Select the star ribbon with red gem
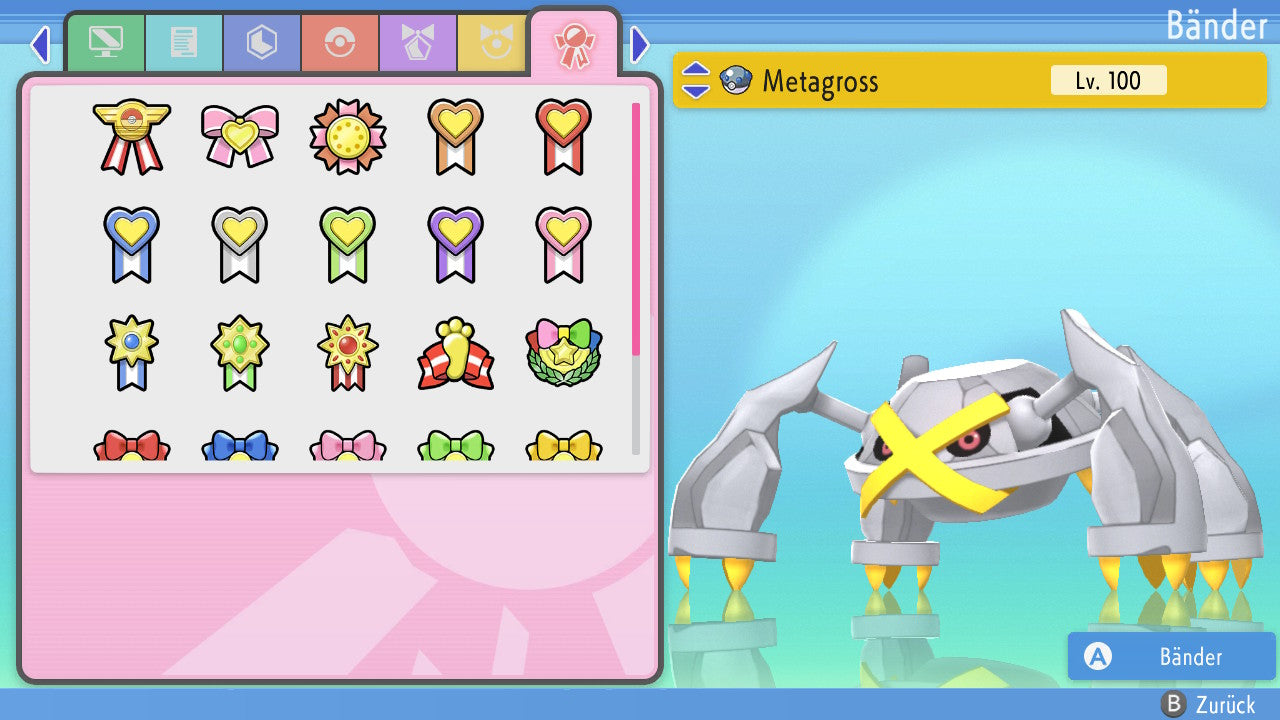The width and height of the screenshot is (1280, 720). [x=347, y=354]
